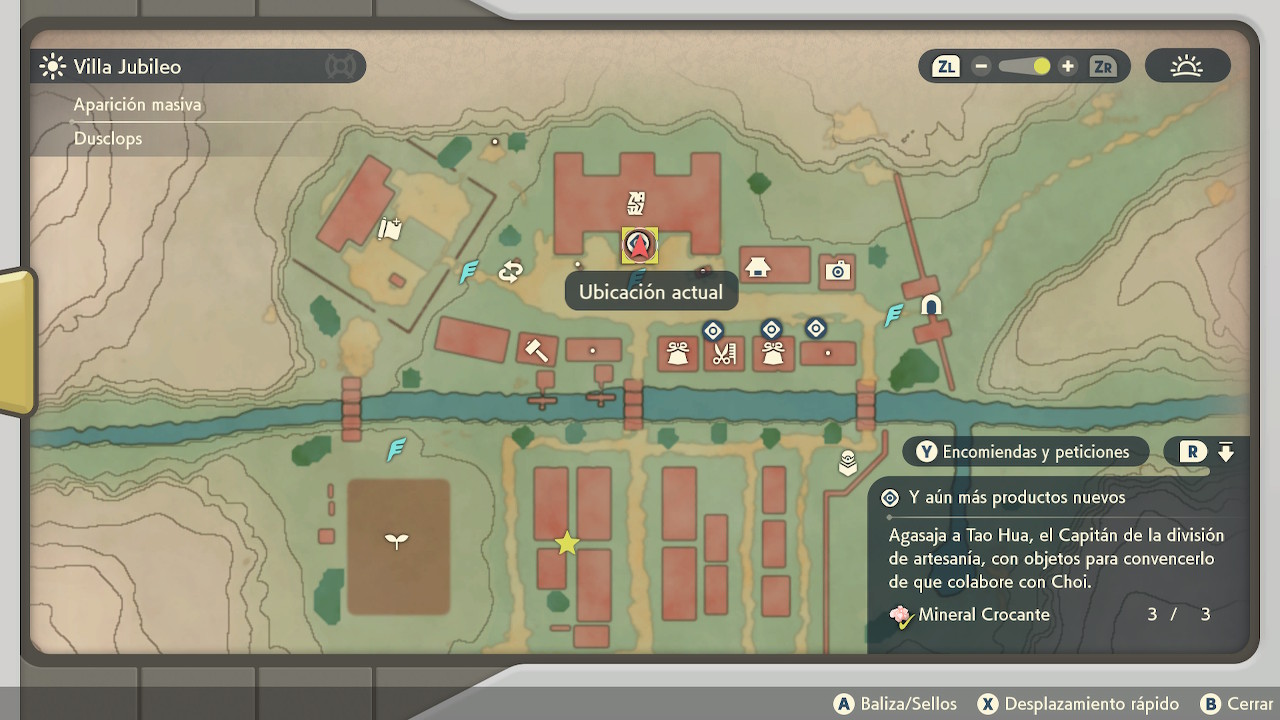The height and width of the screenshot is (720, 1280).
Task: Click the trade post swap-arrows icon
Action: click(511, 271)
